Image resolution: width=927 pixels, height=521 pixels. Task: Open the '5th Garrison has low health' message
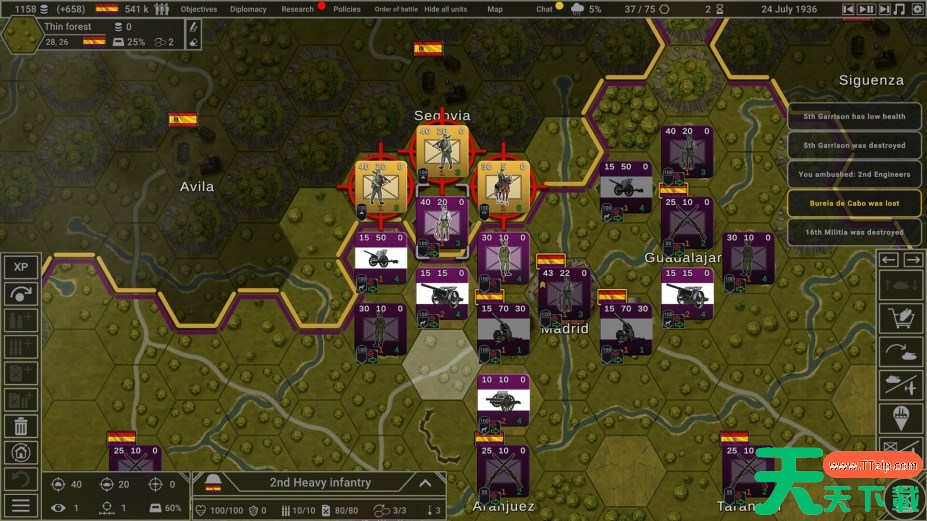pos(853,116)
